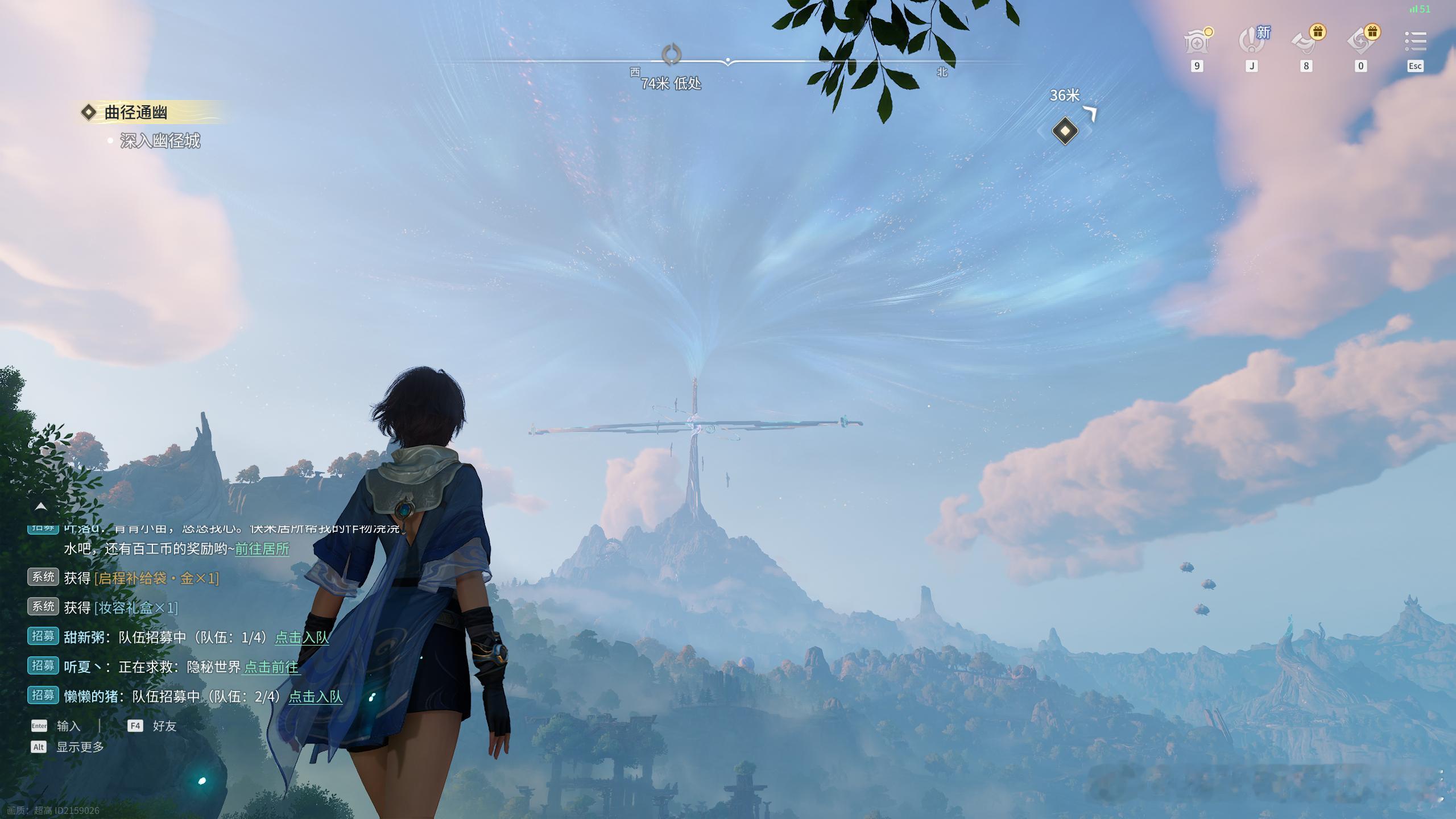This screenshot has height=819, width=1456.
Task: Expand chat with the up arrow
Action: click(x=41, y=506)
